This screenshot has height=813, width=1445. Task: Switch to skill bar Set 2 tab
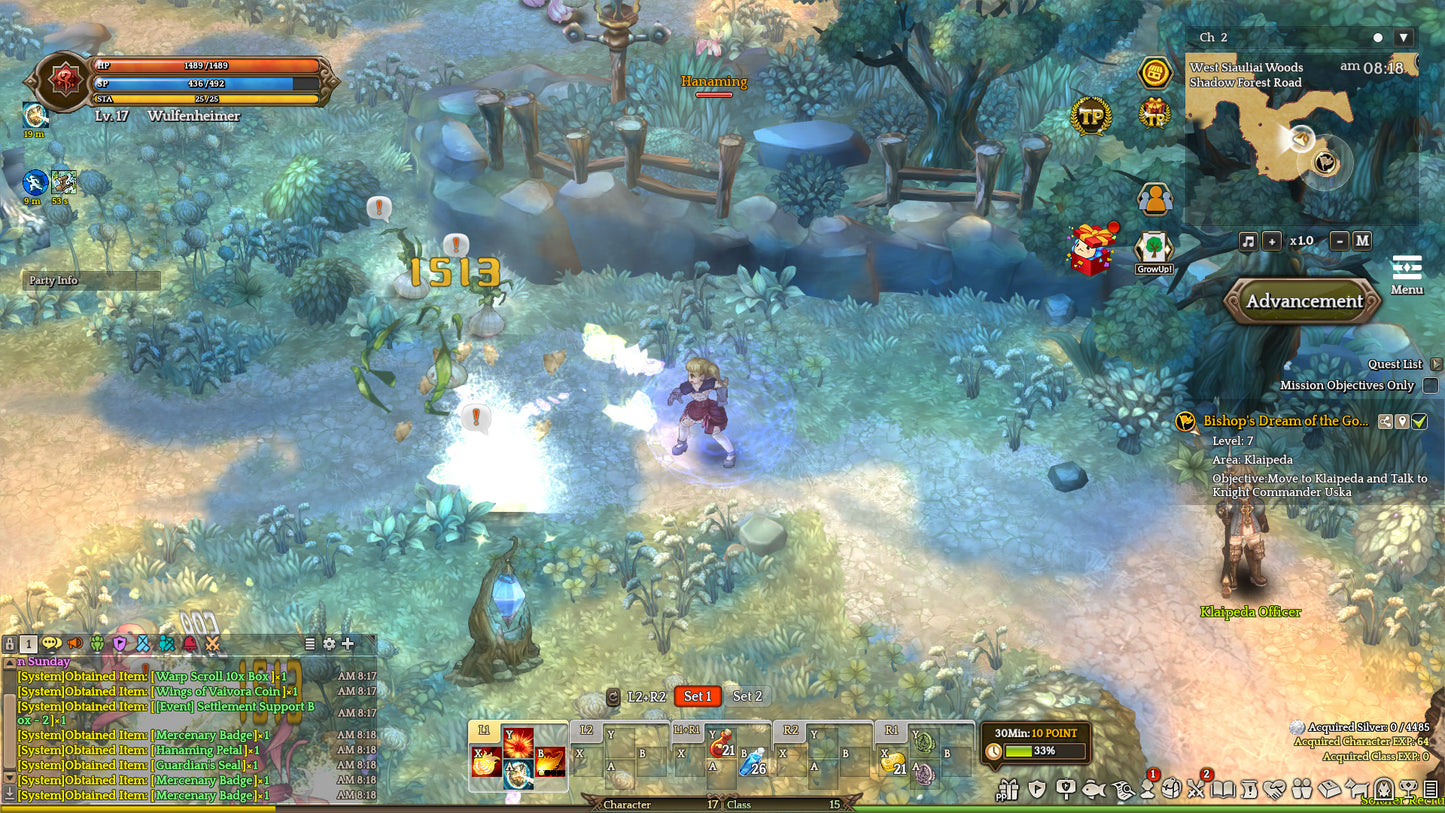point(748,696)
